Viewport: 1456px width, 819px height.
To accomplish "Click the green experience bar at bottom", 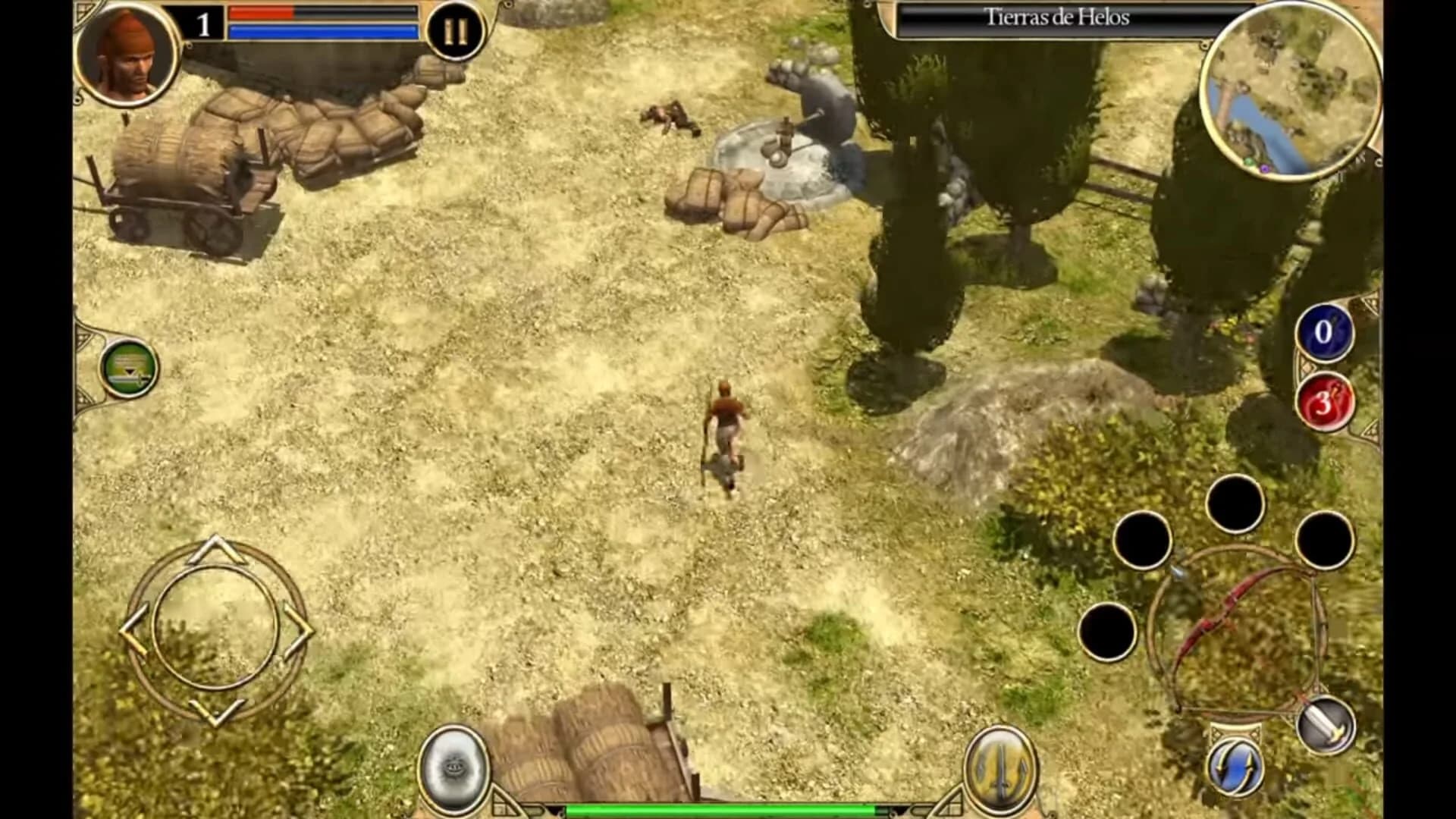I will click(728, 812).
